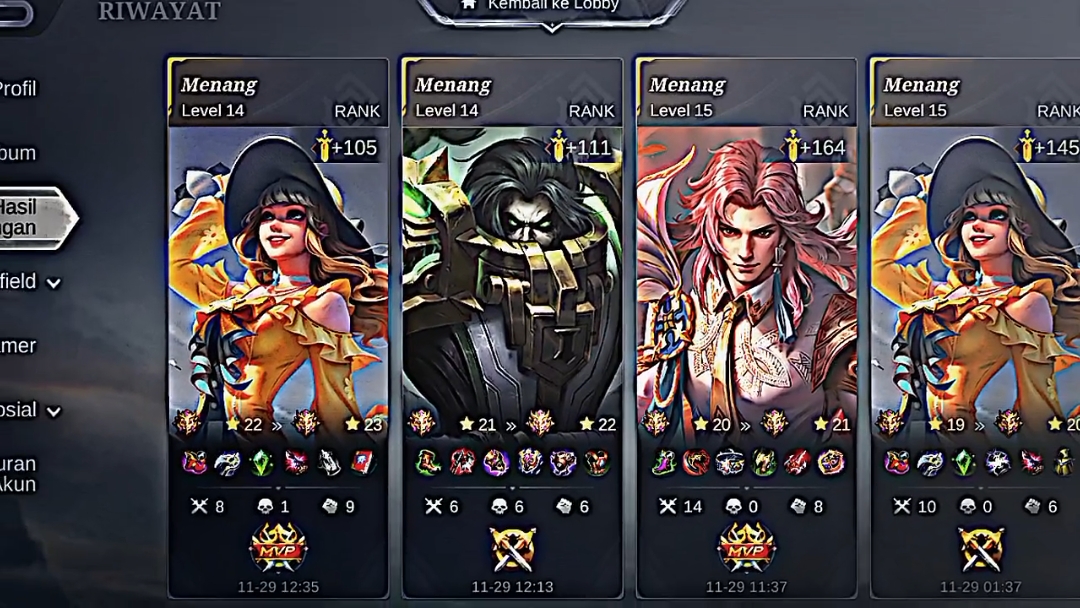The height and width of the screenshot is (608, 1080).
Task: Open the Pengaturan Akun settings tab
Action: [x=20, y=474]
